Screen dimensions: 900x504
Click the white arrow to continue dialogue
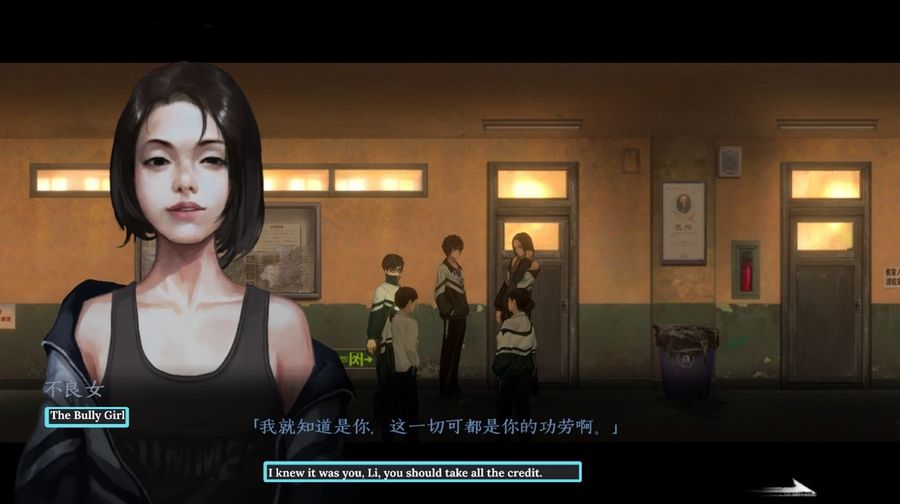coord(786,487)
